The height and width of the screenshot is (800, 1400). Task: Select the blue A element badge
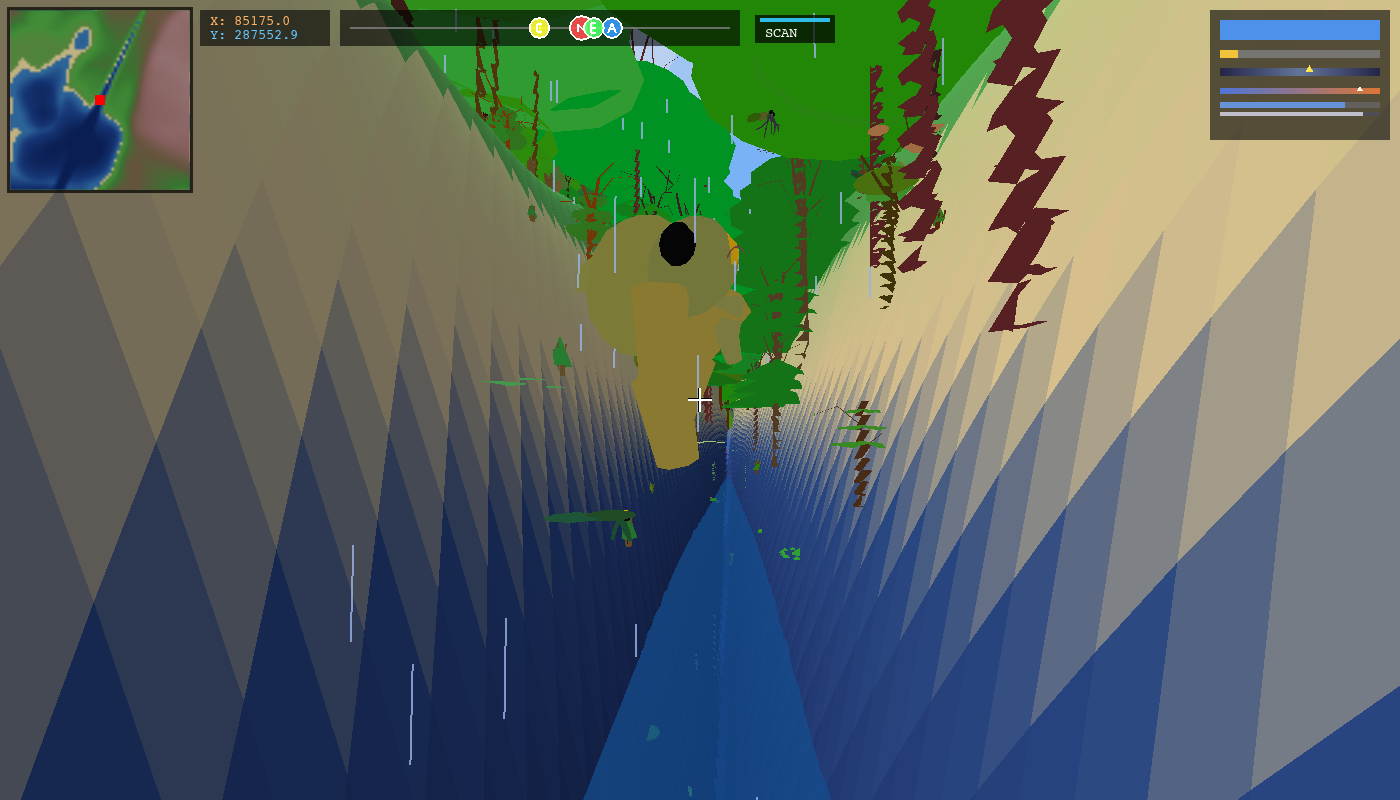coord(612,28)
